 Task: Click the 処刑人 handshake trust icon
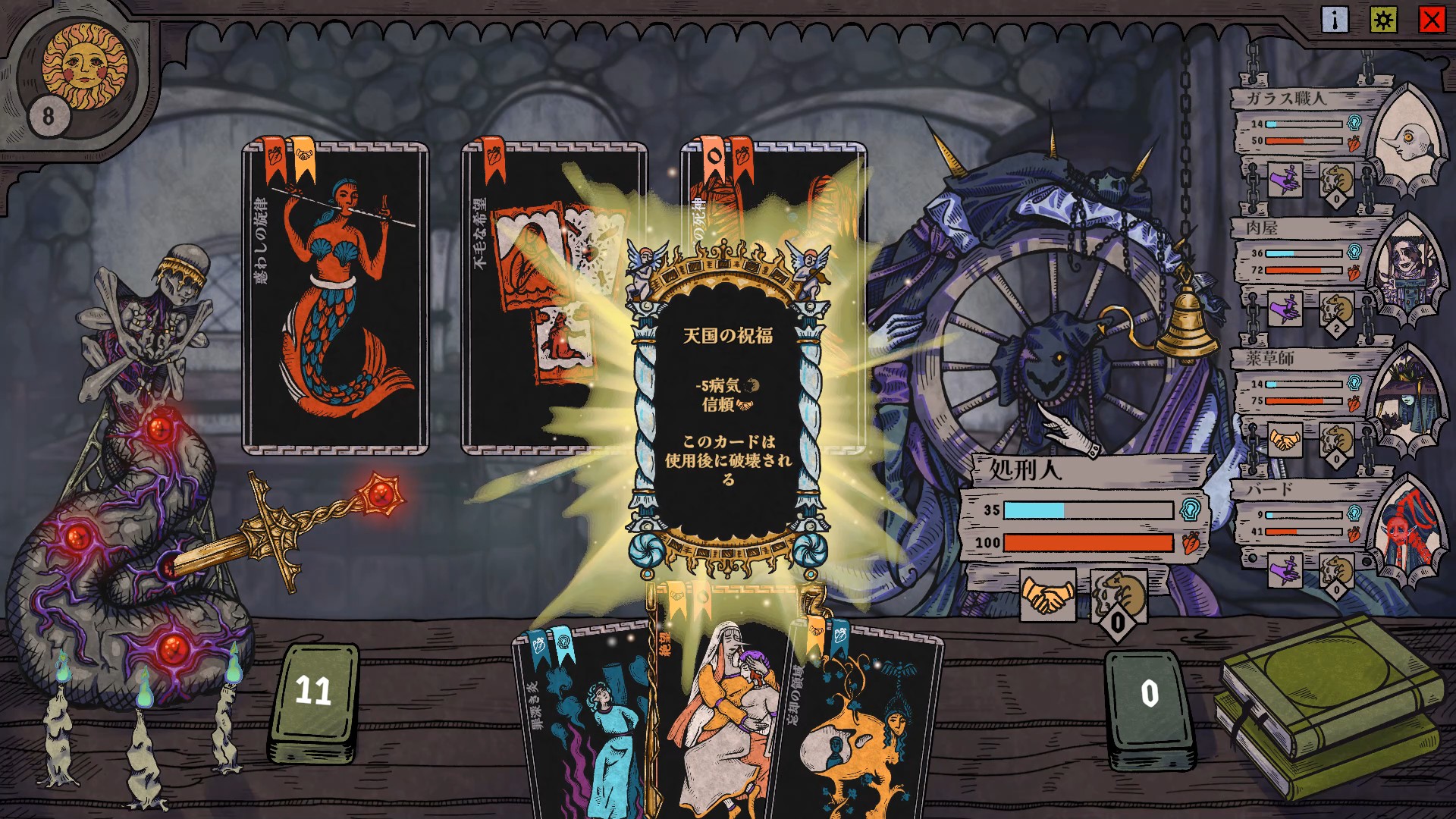coord(1047,595)
